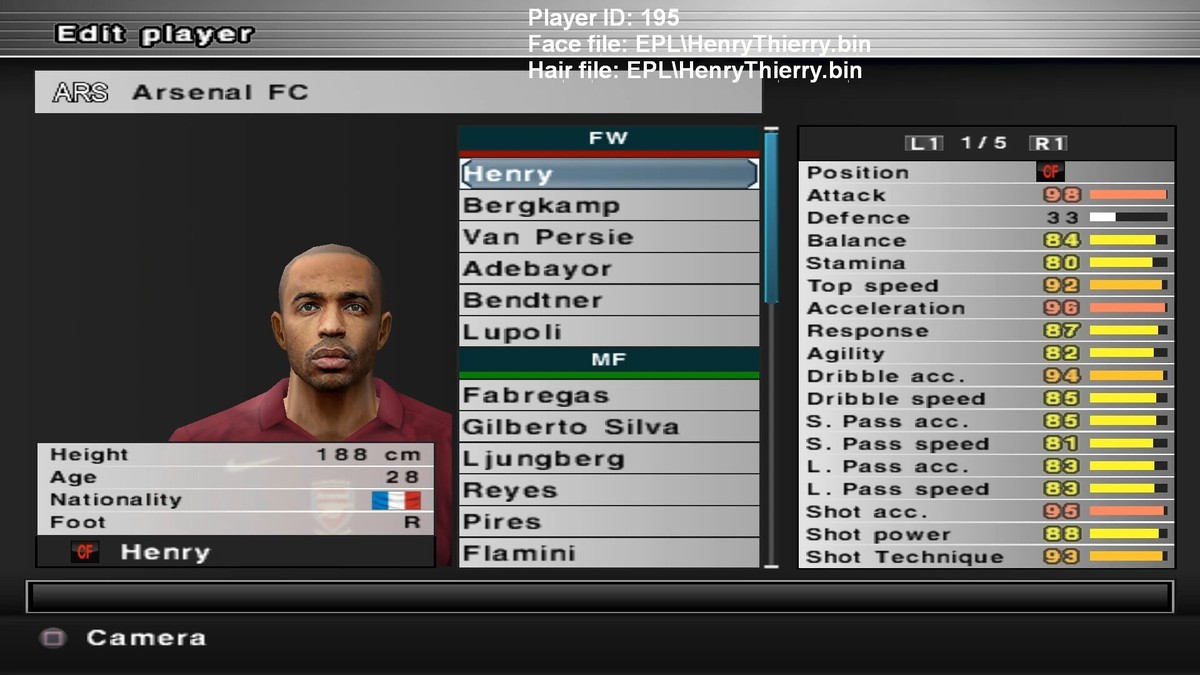This screenshot has height=675, width=1200.
Task: Click the Attack stat row
Action: [x=985, y=195]
